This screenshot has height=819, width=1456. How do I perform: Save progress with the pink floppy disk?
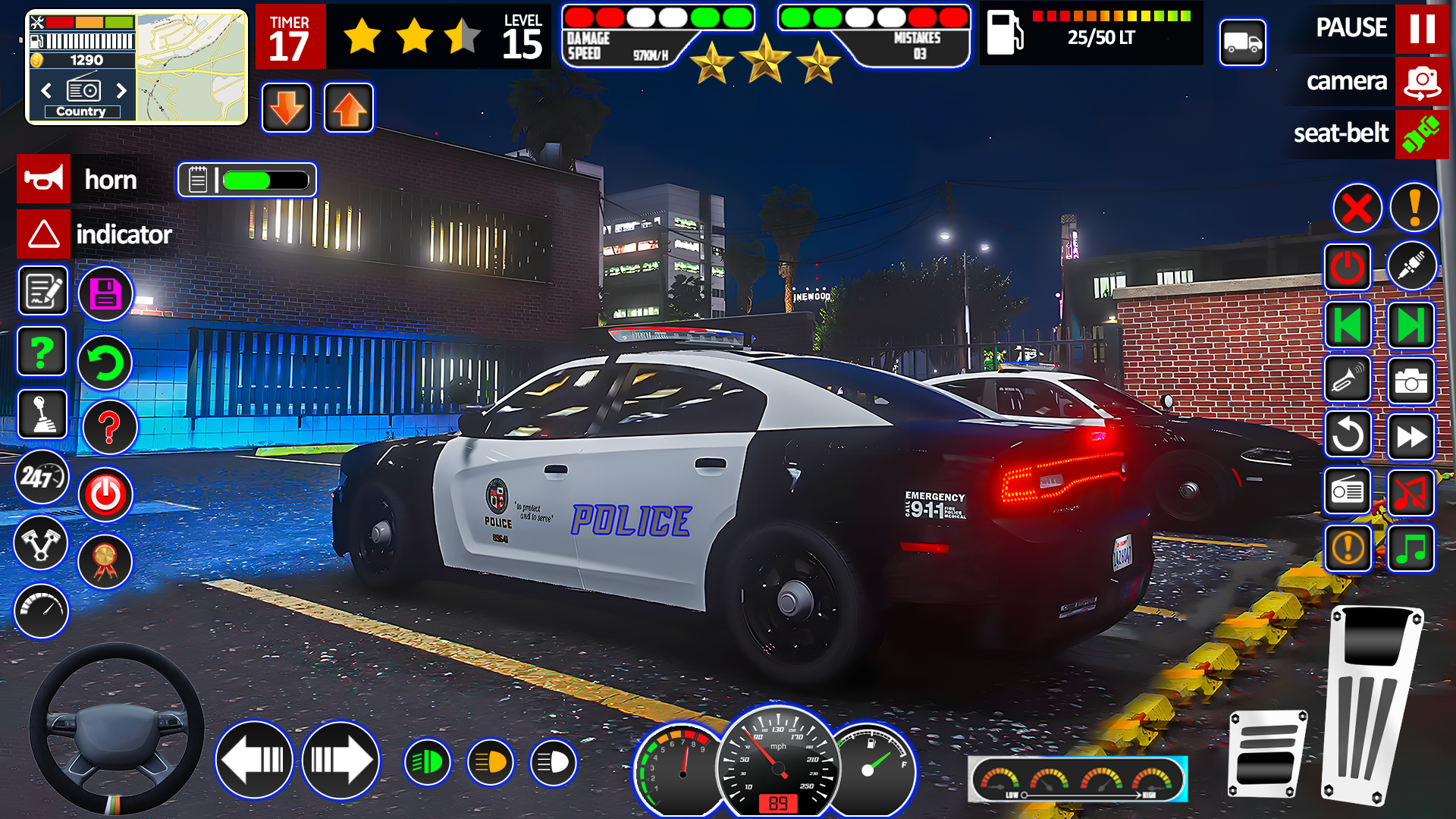(x=105, y=293)
